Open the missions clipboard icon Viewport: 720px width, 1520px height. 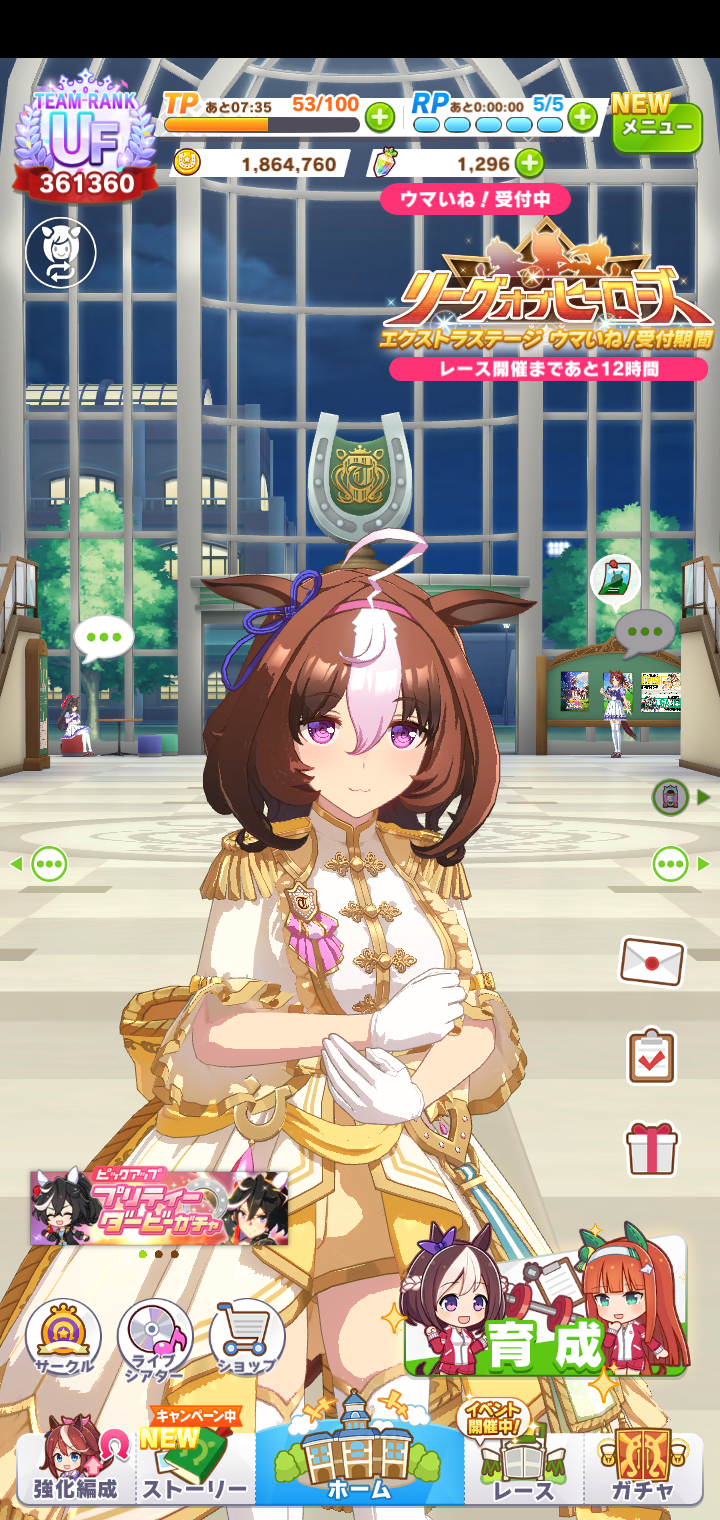pos(652,1056)
